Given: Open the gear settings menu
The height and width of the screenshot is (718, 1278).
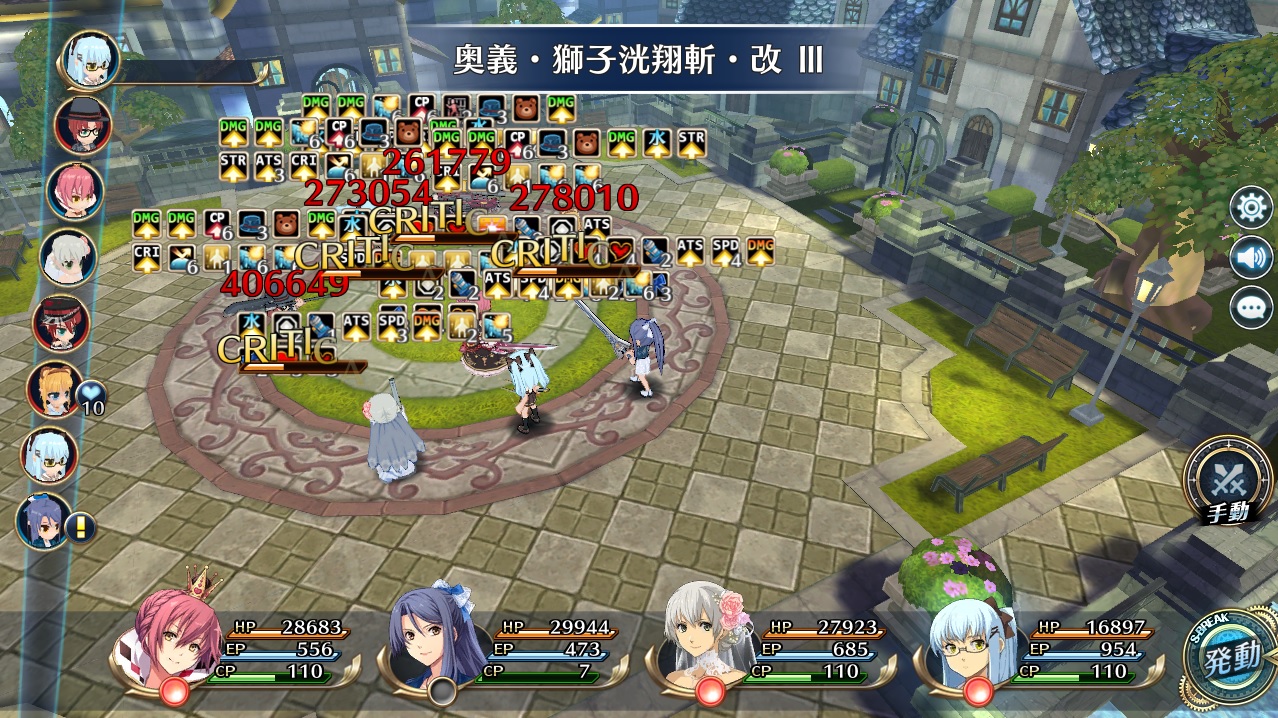Looking at the screenshot, I should coord(1250,209).
